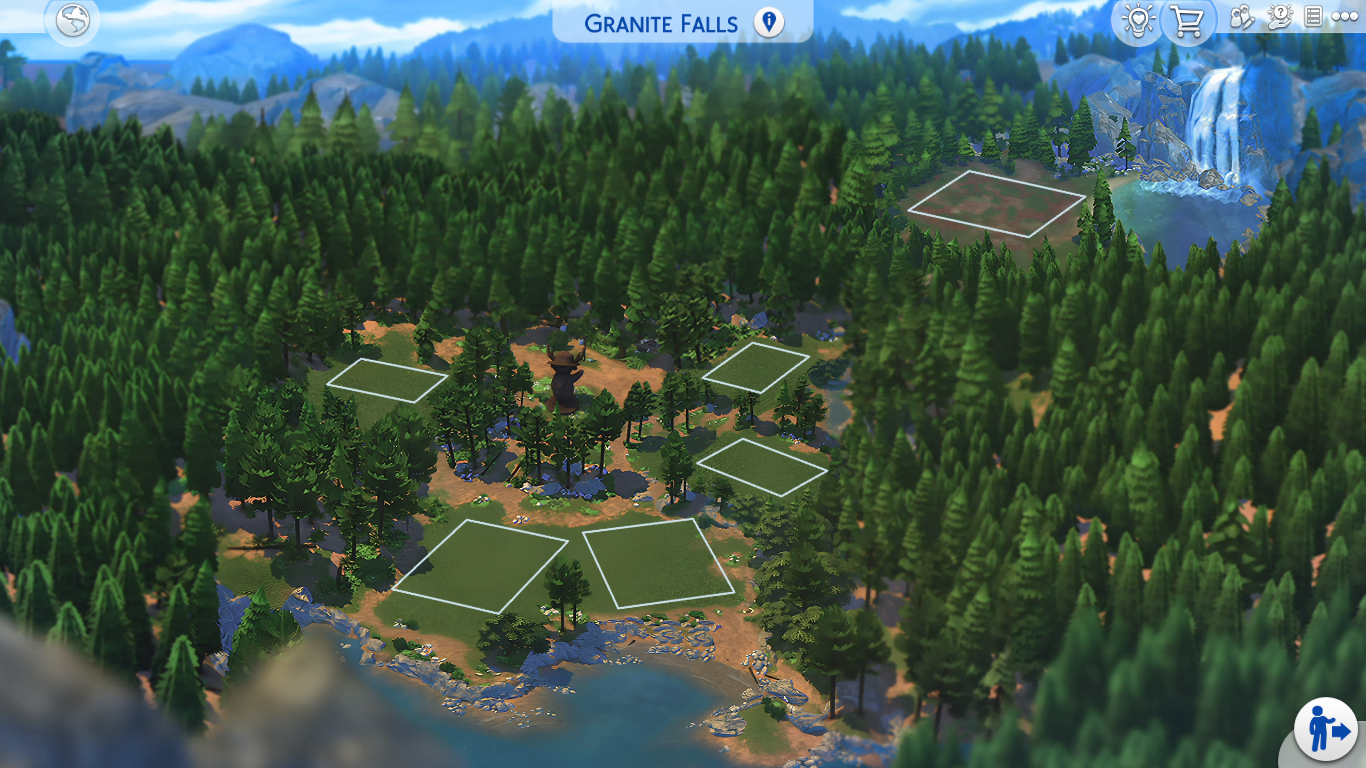Open the heart lightbulb icon

pyautogui.click(x=1138, y=21)
